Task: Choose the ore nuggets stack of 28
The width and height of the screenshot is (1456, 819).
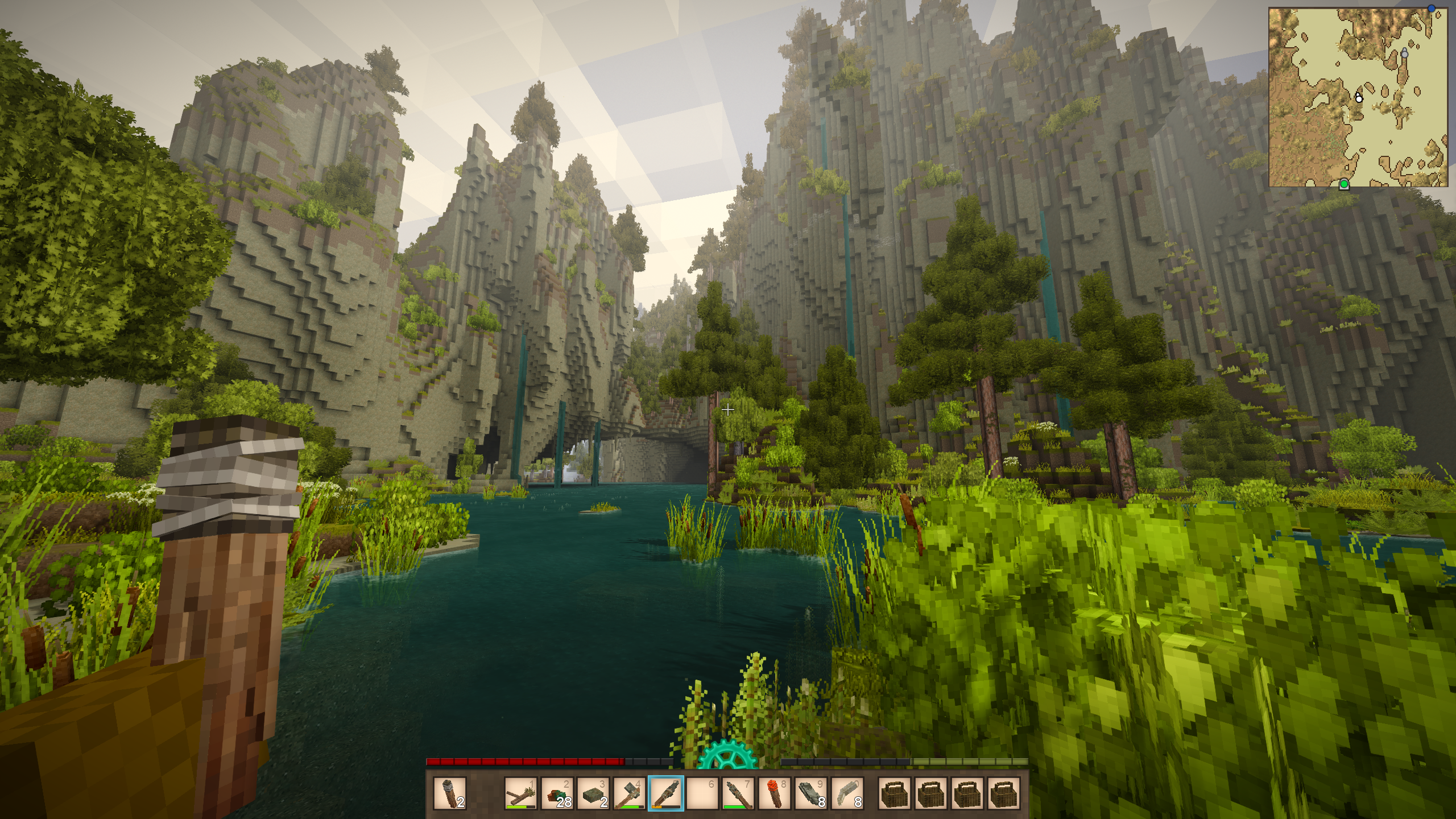Action: 557,793
